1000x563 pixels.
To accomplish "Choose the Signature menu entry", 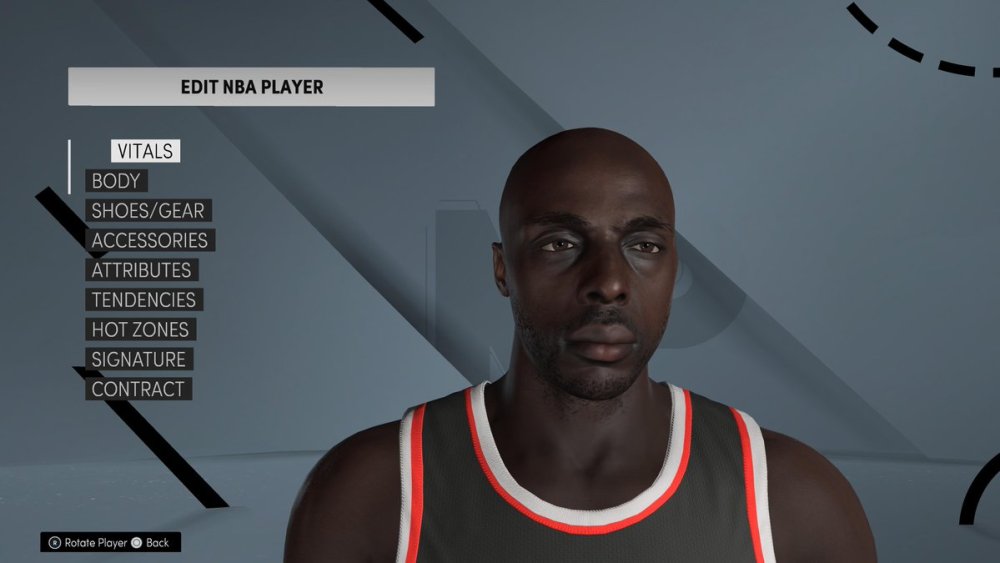I will pos(138,359).
